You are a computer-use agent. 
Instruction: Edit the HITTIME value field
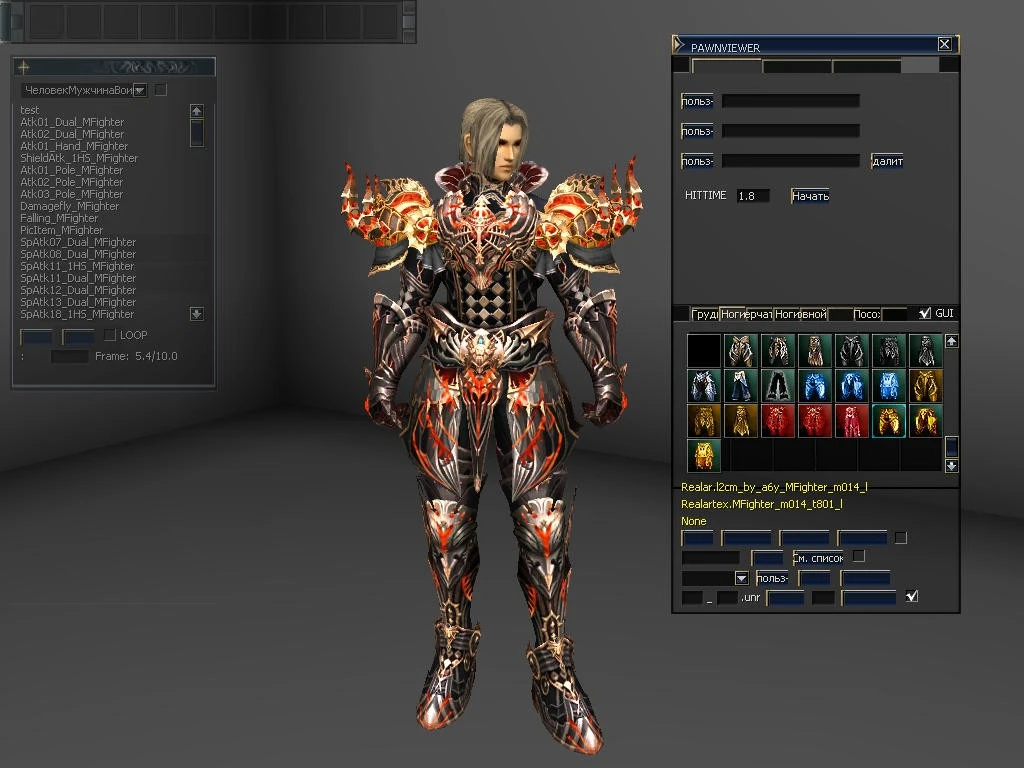tap(753, 196)
